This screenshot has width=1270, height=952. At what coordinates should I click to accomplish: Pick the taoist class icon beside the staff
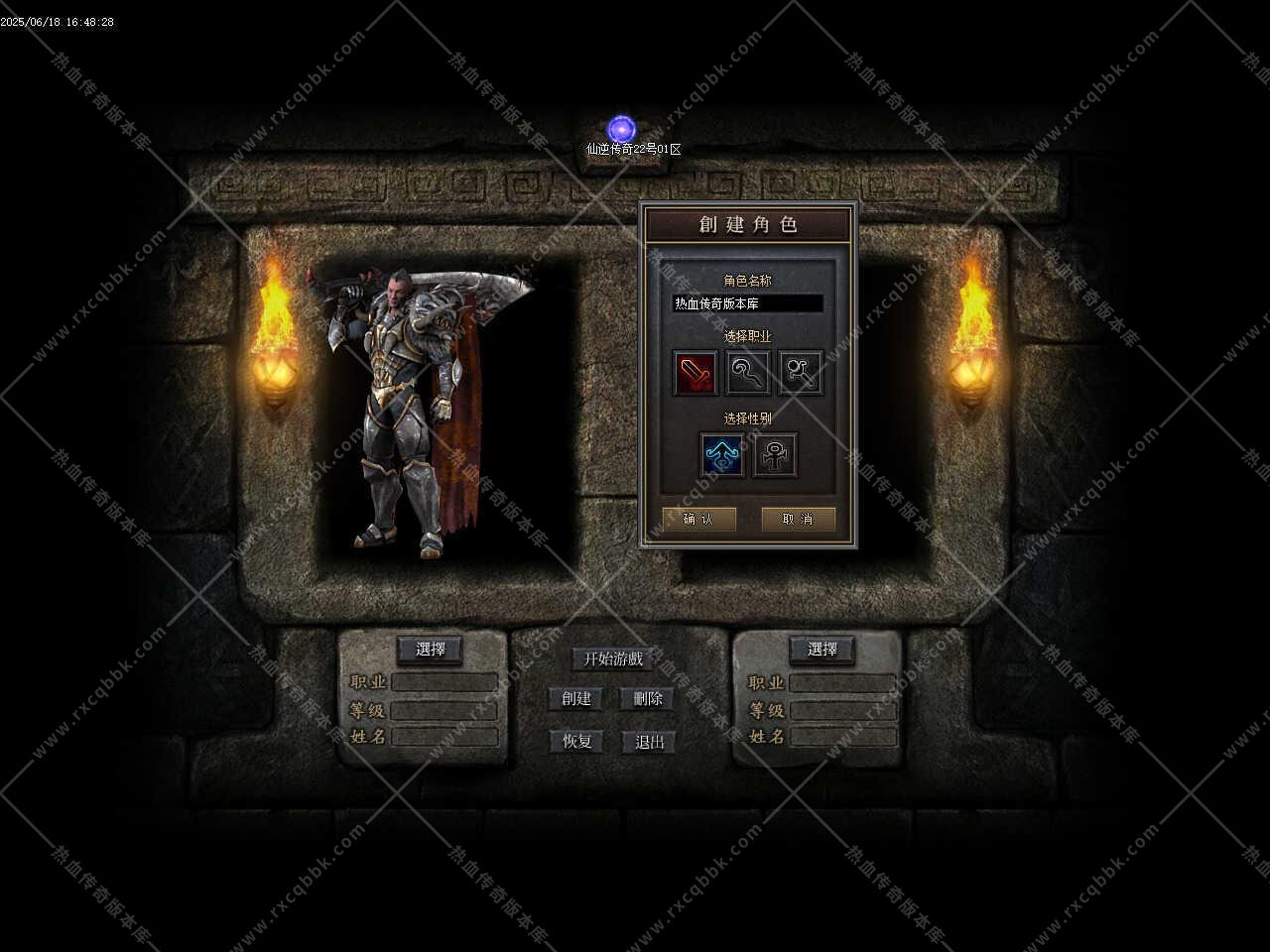(x=800, y=374)
